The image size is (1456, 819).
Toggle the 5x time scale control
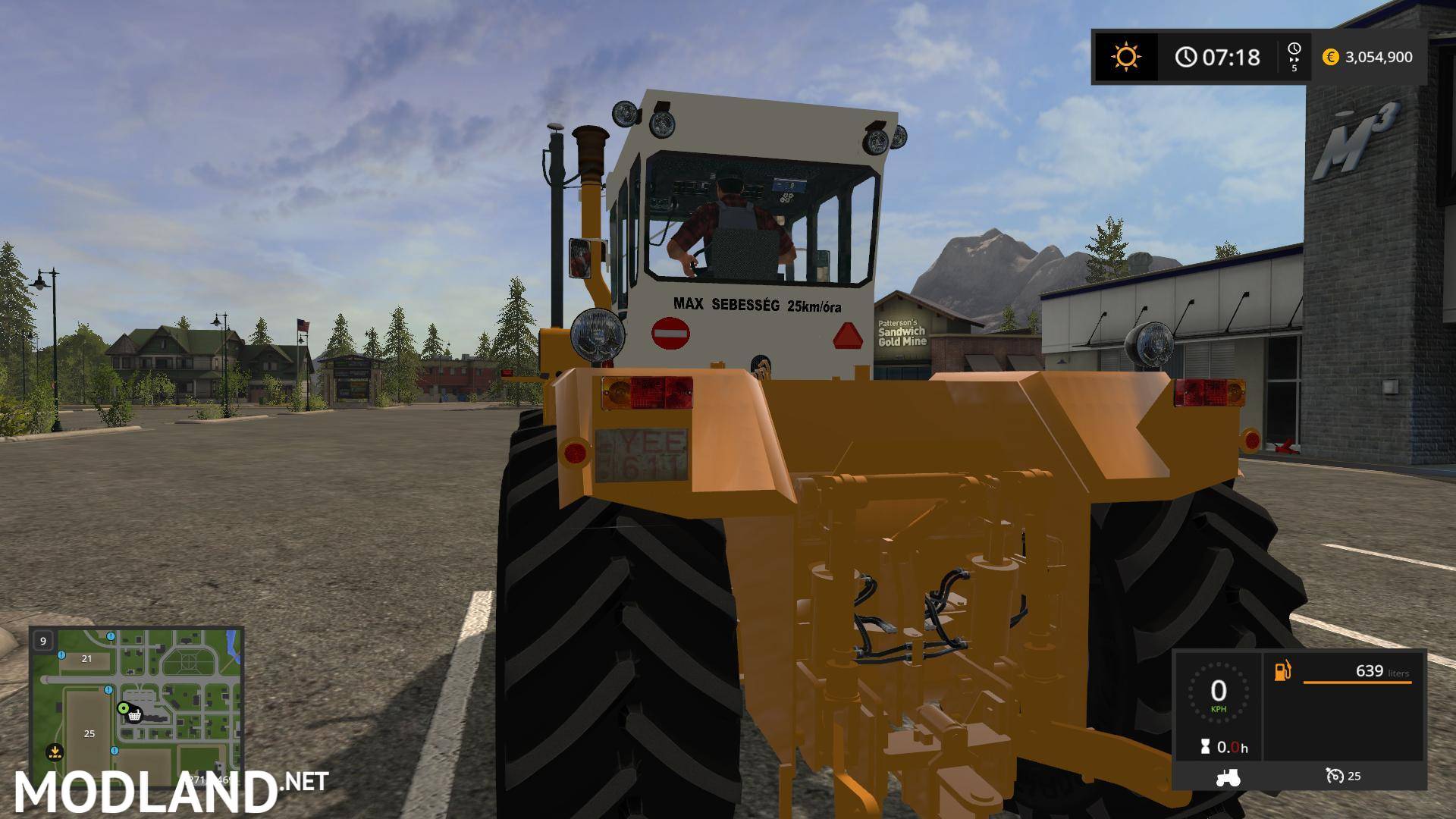[x=1295, y=57]
